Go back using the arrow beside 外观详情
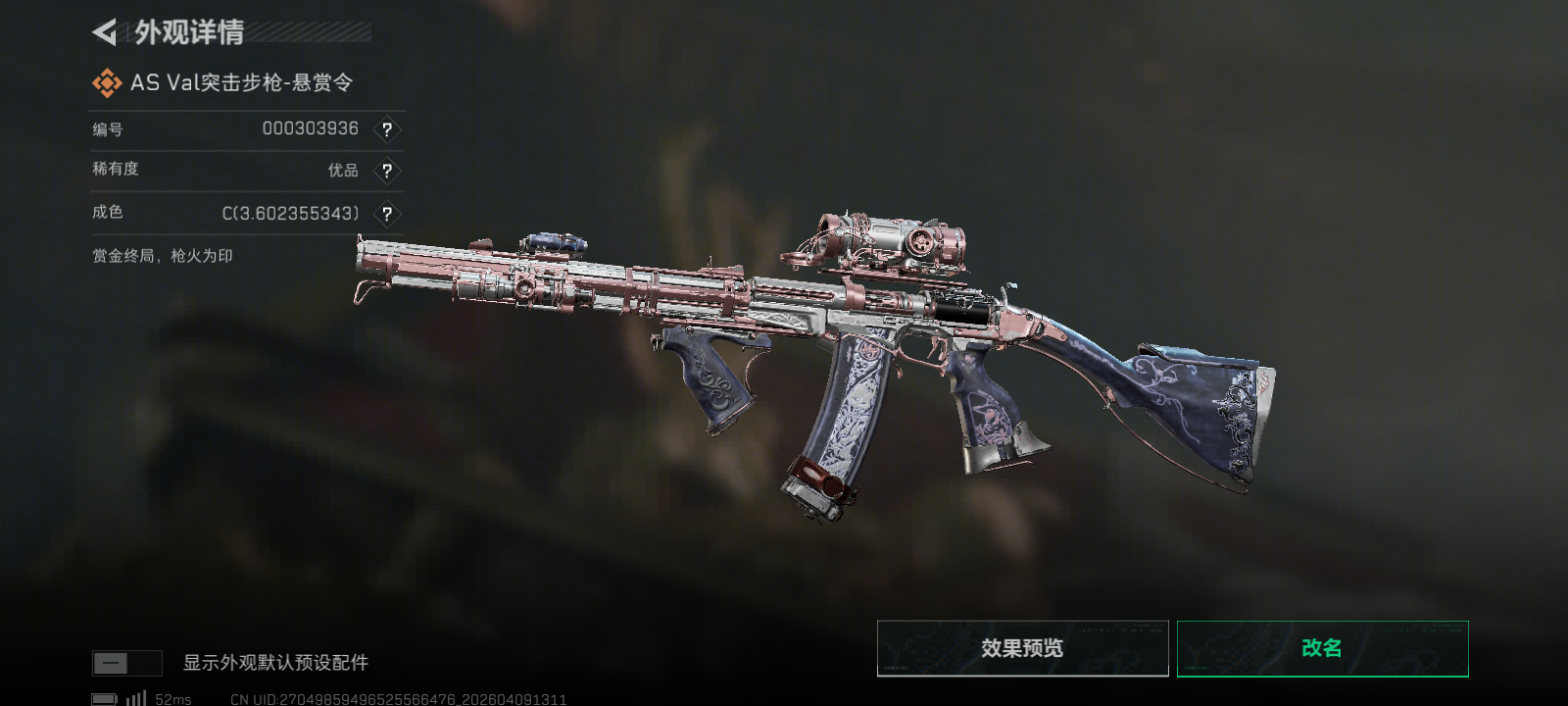 pos(105,32)
